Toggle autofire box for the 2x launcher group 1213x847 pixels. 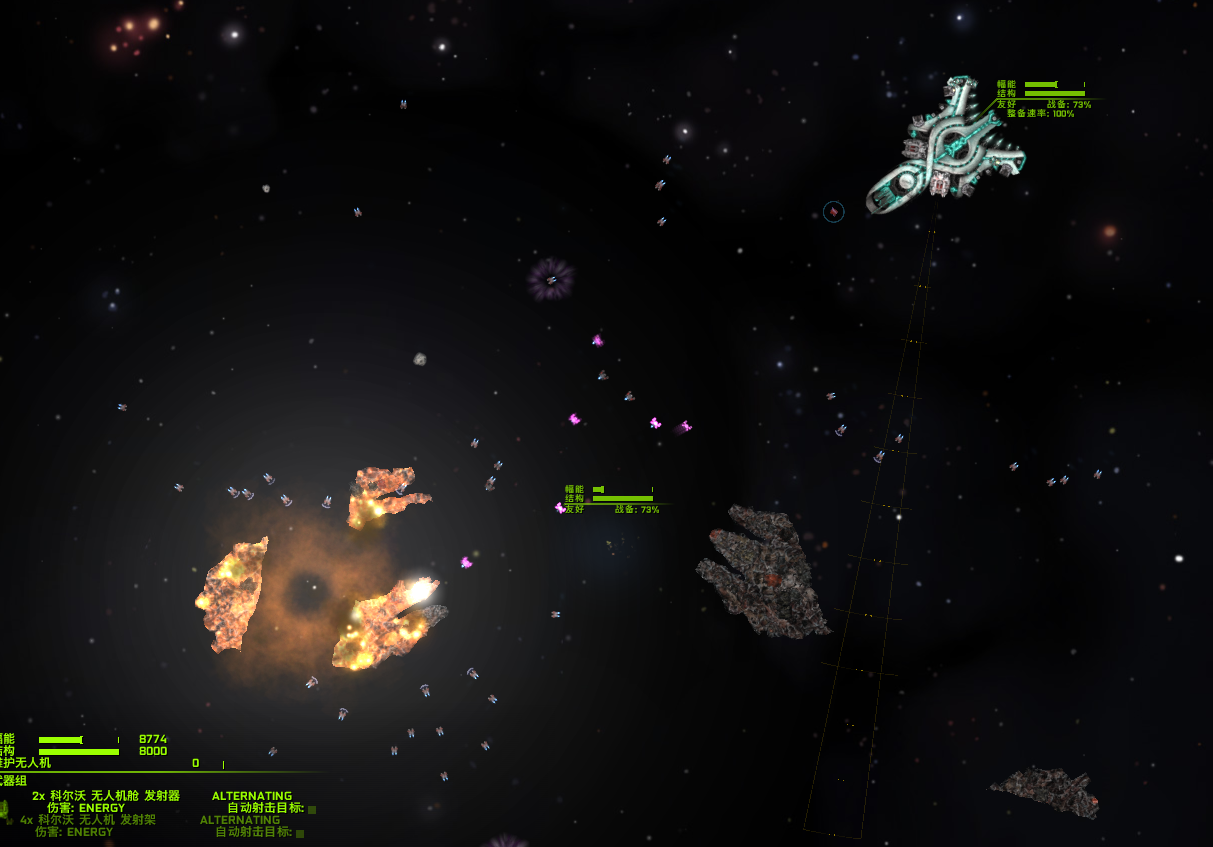click(312, 810)
